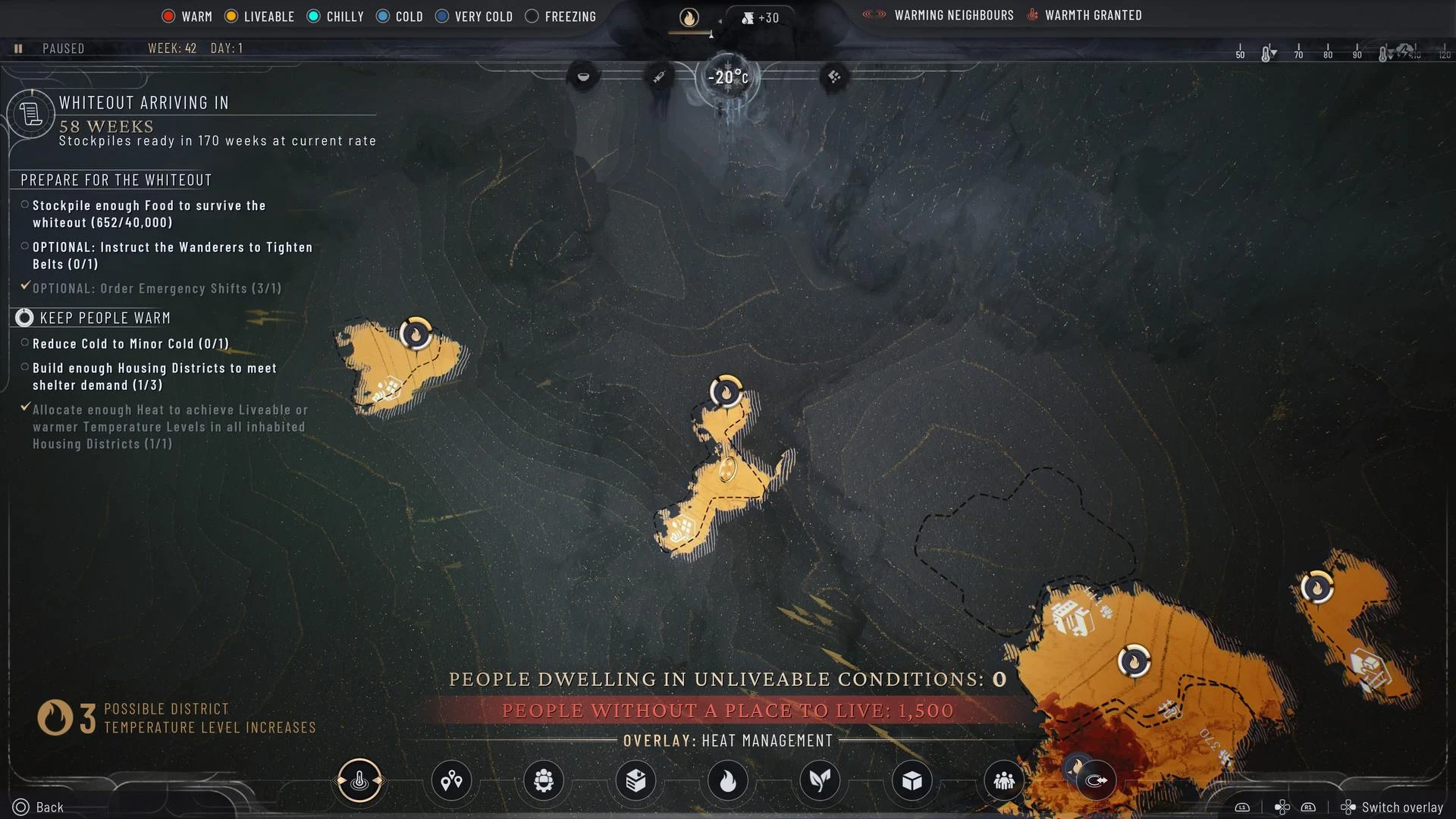Show the people group overlay
Viewport: 1456px width, 819px height.
point(1004,780)
